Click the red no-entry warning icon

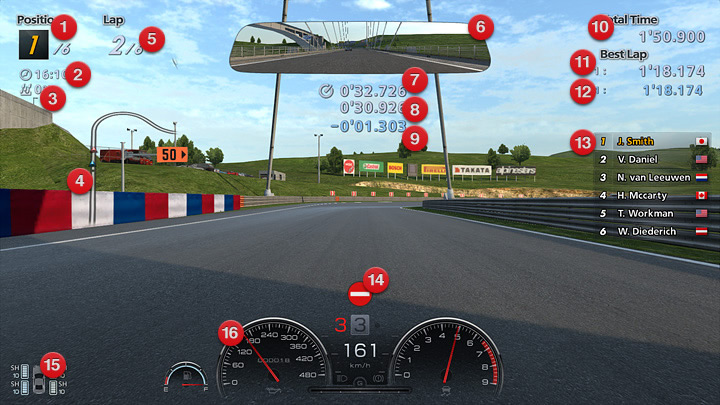click(359, 295)
